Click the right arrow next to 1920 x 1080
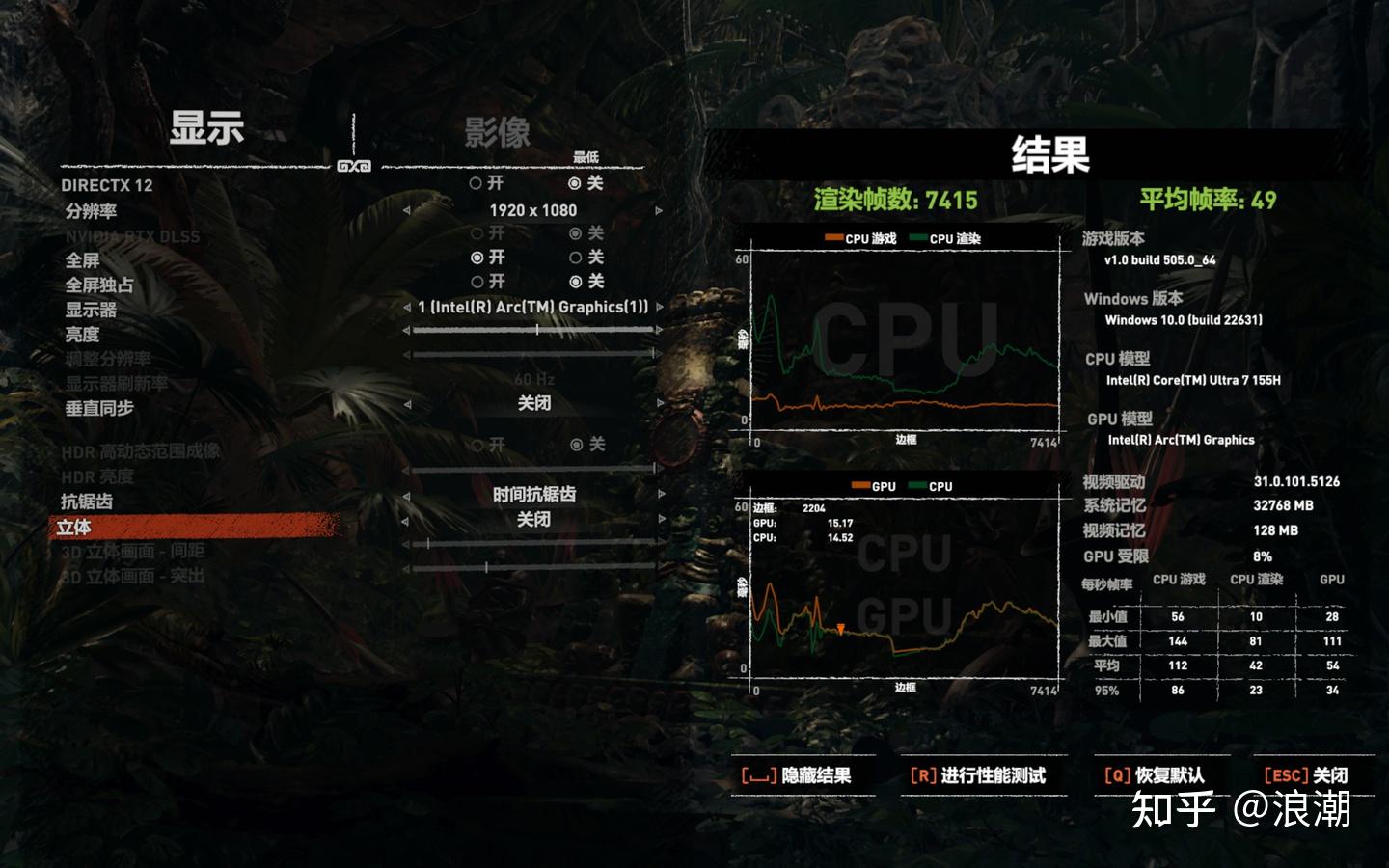This screenshot has width=1389, height=868. tap(660, 208)
